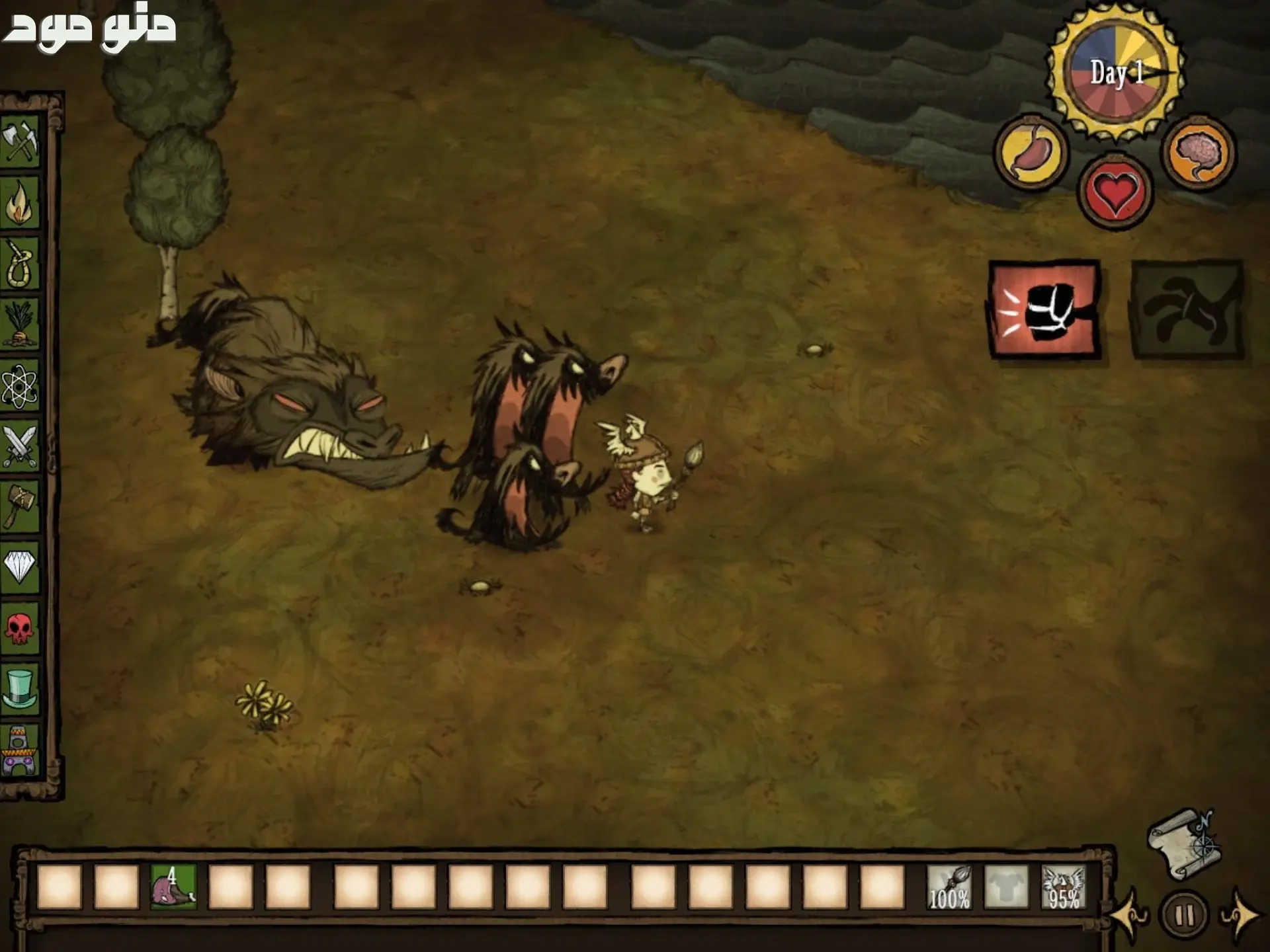Select the equipped spear hand slot
The image size is (1270, 952).
pyautogui.click(x=949, y=887)
